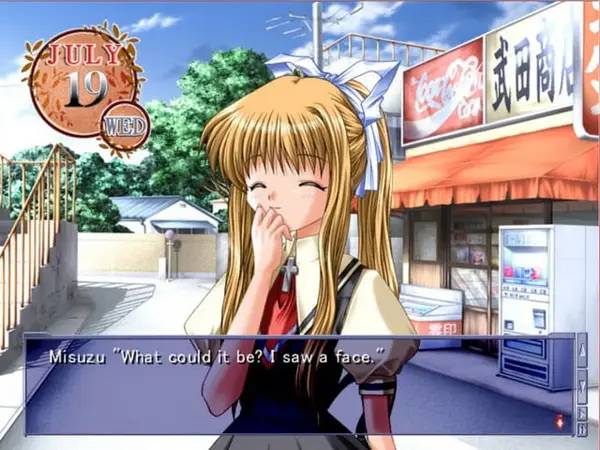The height and width of the screenshot is (450, 600).
Task: Activate the single-triangle auto-play button
Action: click(582, 412)
